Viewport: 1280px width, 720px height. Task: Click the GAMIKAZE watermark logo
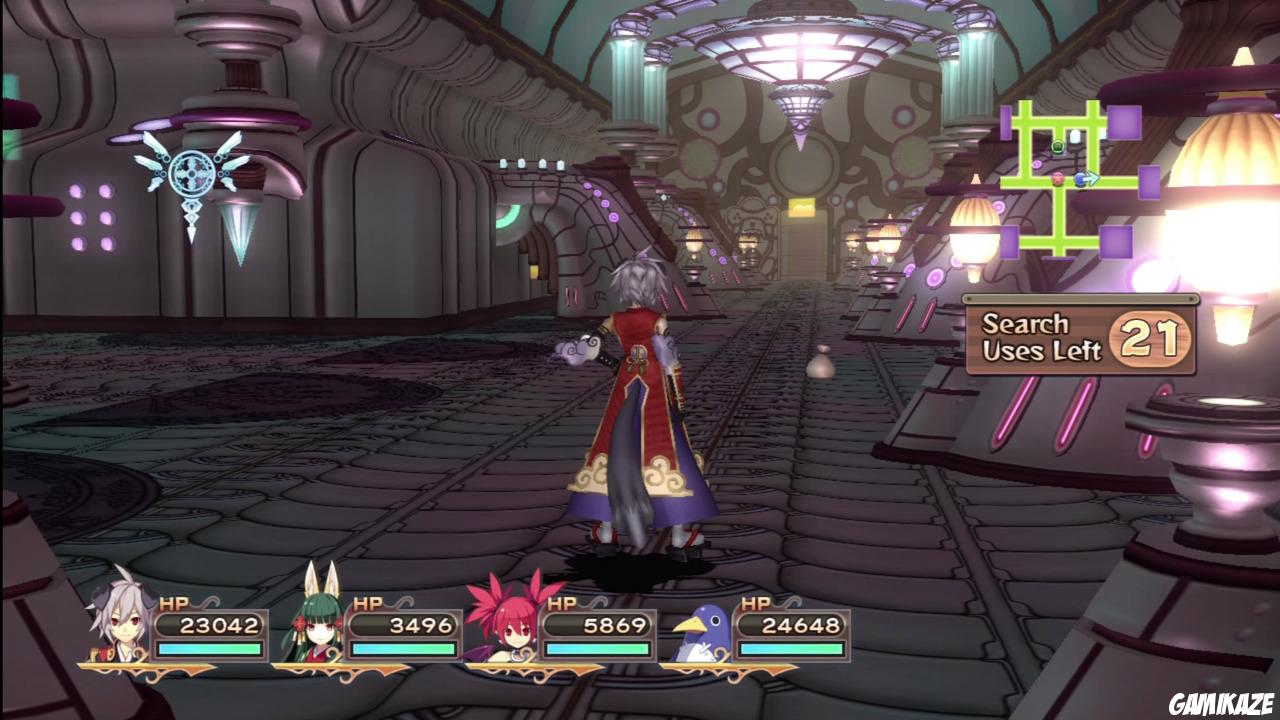point(1227,703)
